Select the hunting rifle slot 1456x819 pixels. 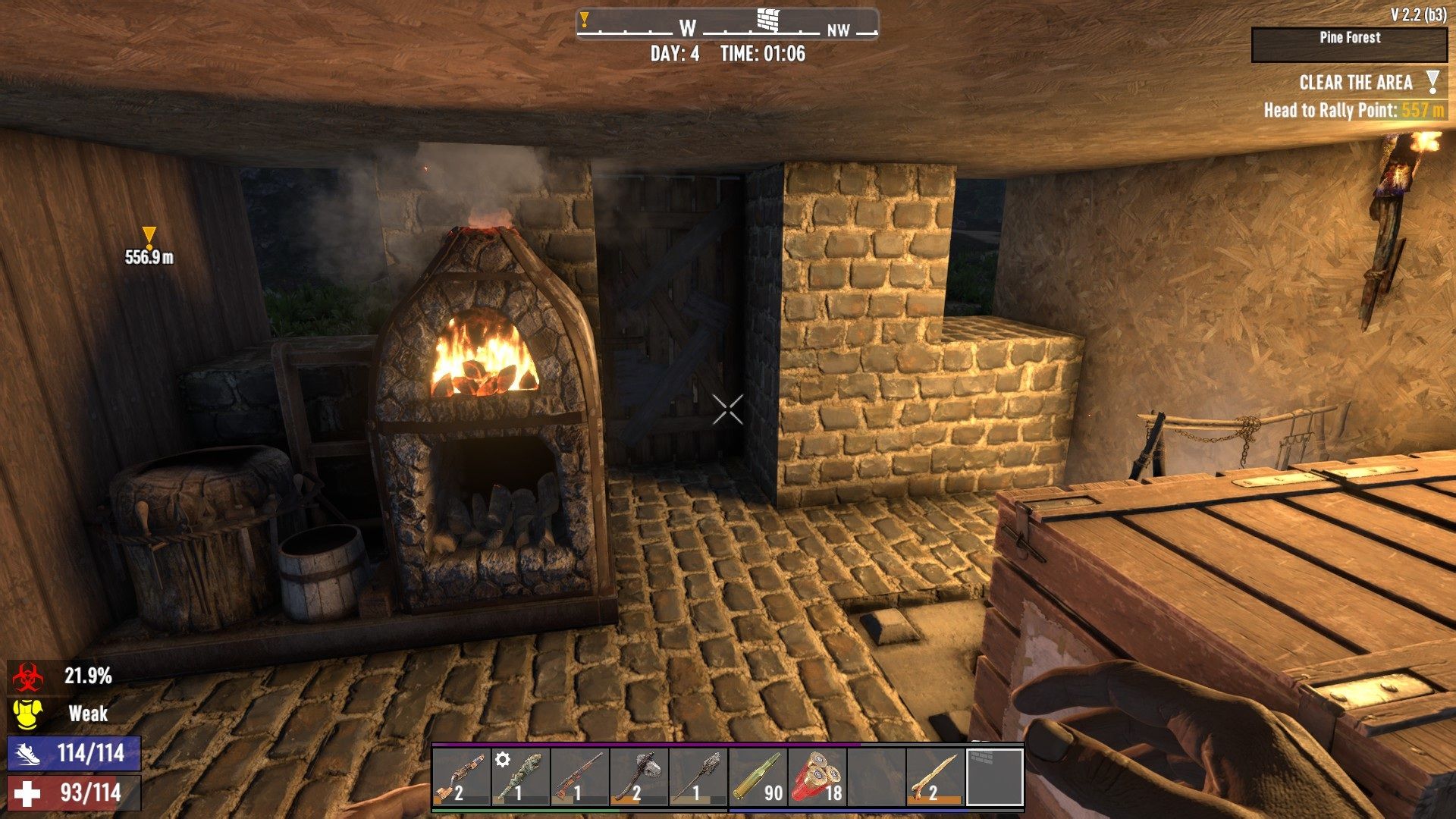[580, 777]
